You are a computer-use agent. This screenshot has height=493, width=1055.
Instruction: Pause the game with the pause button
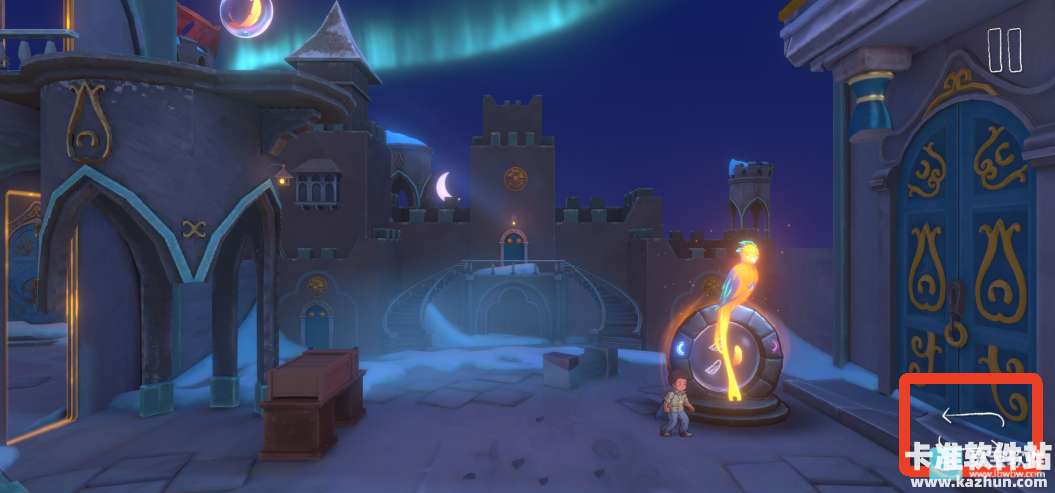1004,50
